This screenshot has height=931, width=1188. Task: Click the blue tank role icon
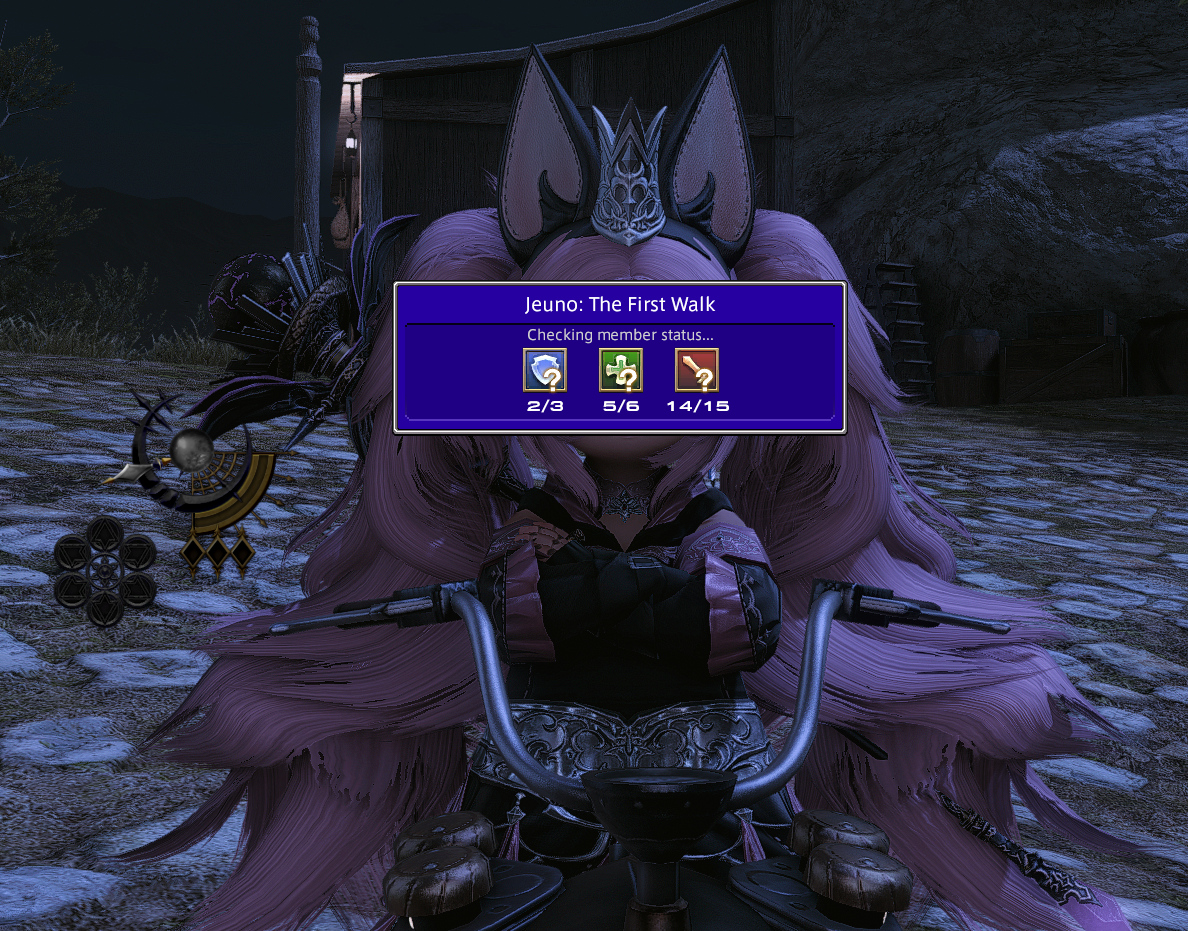coord(545,370)
